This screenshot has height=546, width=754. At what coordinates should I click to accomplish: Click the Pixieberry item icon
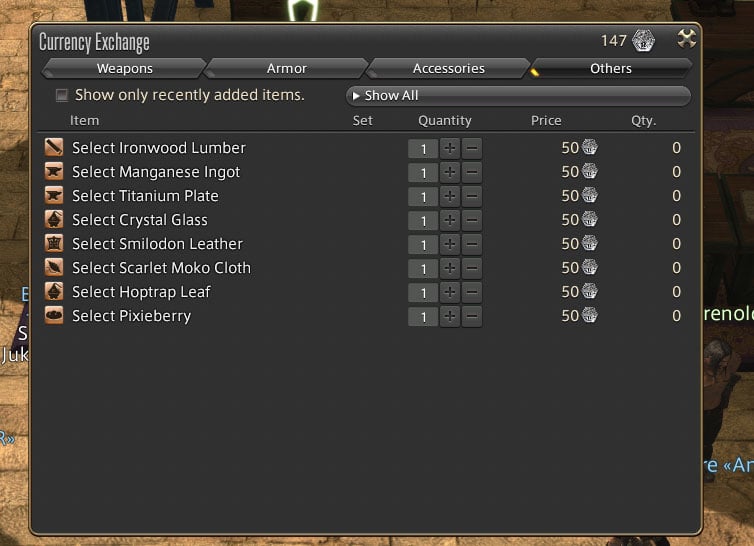[x=53, y=316]
